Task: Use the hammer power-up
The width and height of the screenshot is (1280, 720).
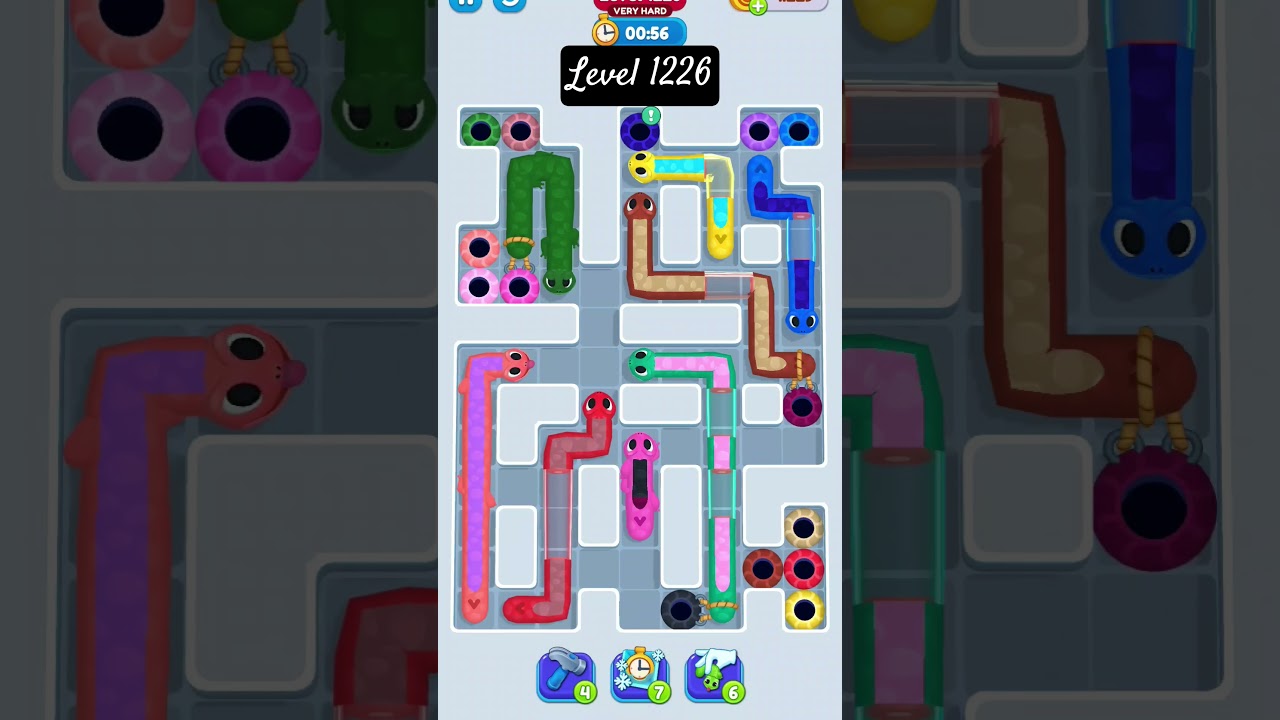Action: pyautogui.click(x=566, y=673)
